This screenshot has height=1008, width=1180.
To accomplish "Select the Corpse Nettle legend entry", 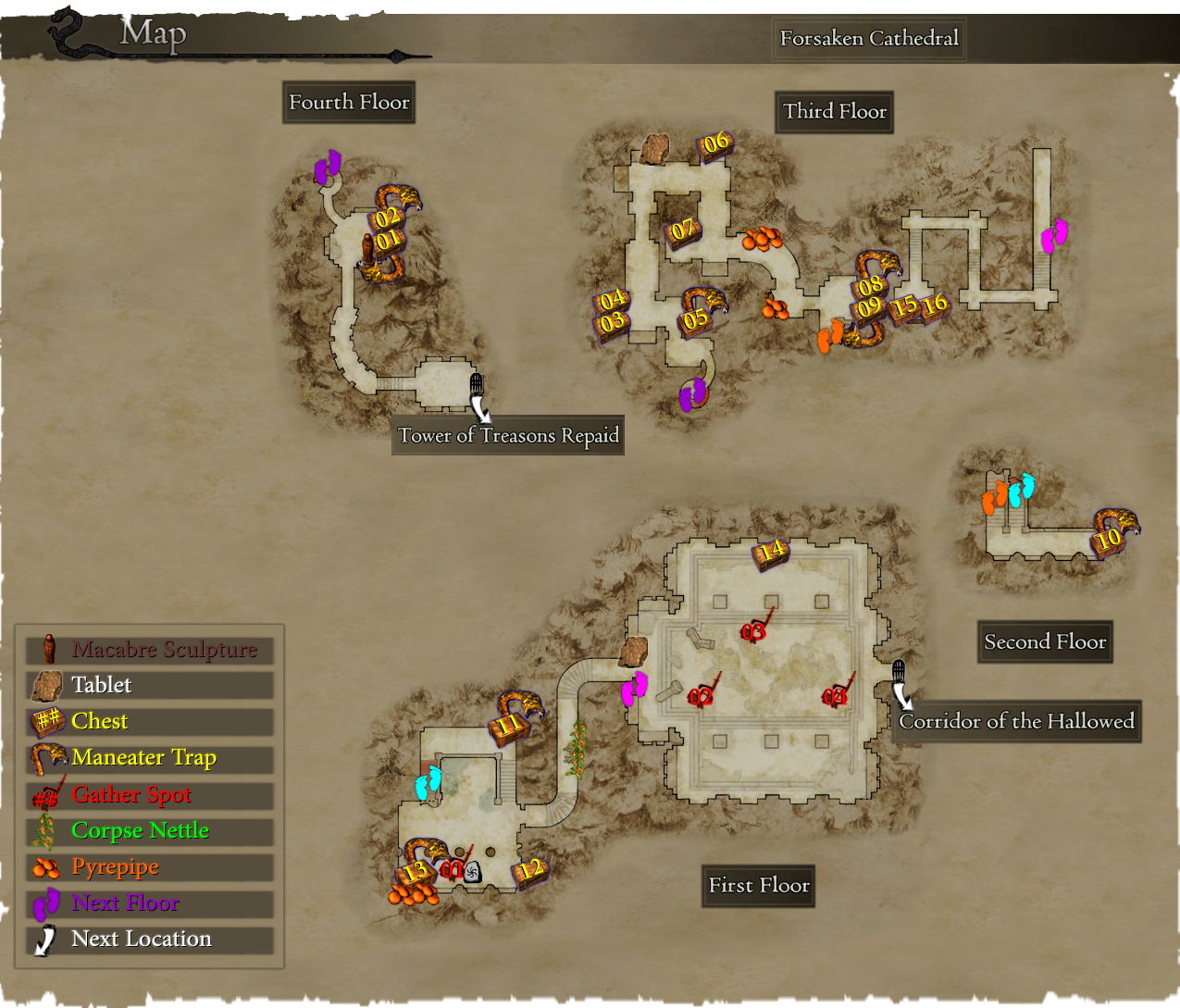I will 149,831.
